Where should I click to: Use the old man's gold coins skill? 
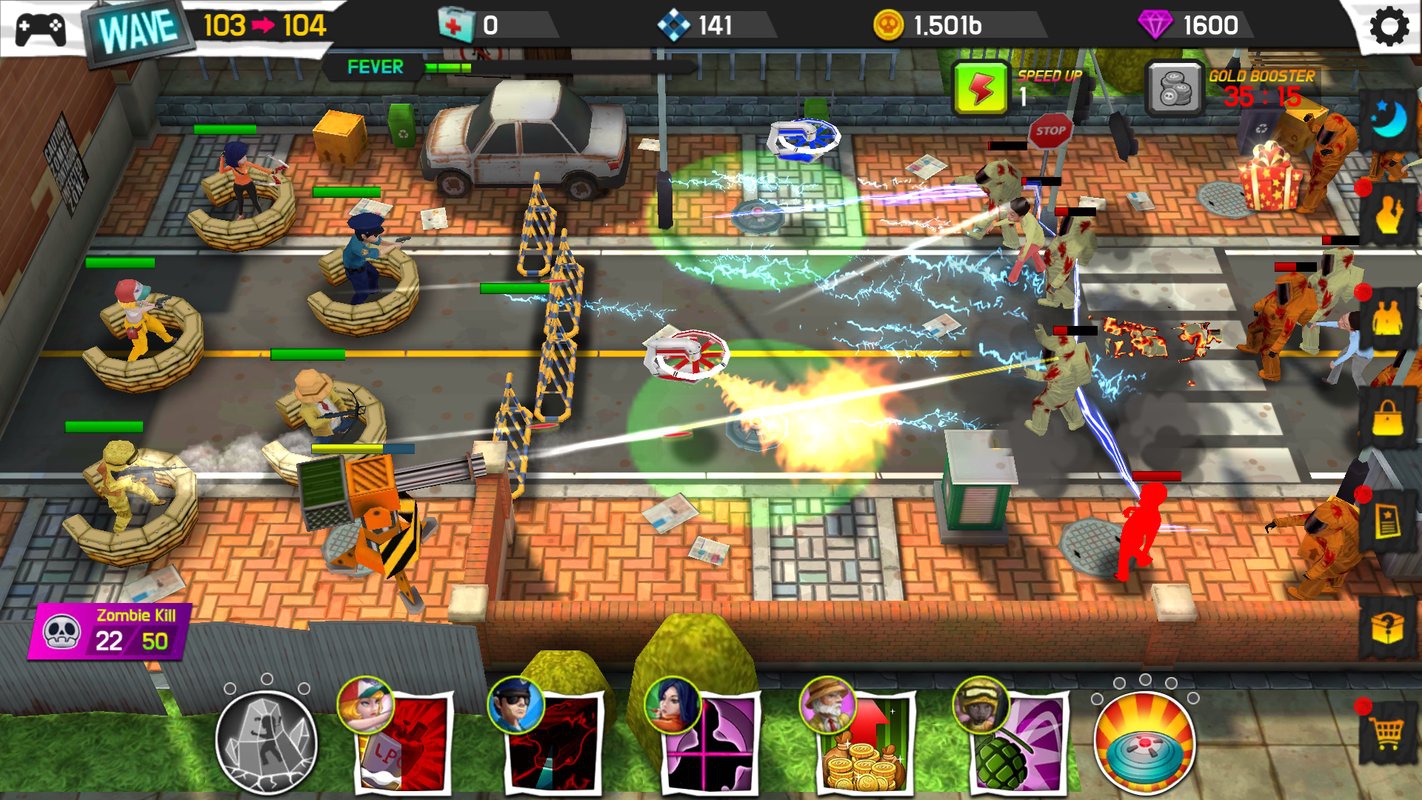[x=862, y=742]
